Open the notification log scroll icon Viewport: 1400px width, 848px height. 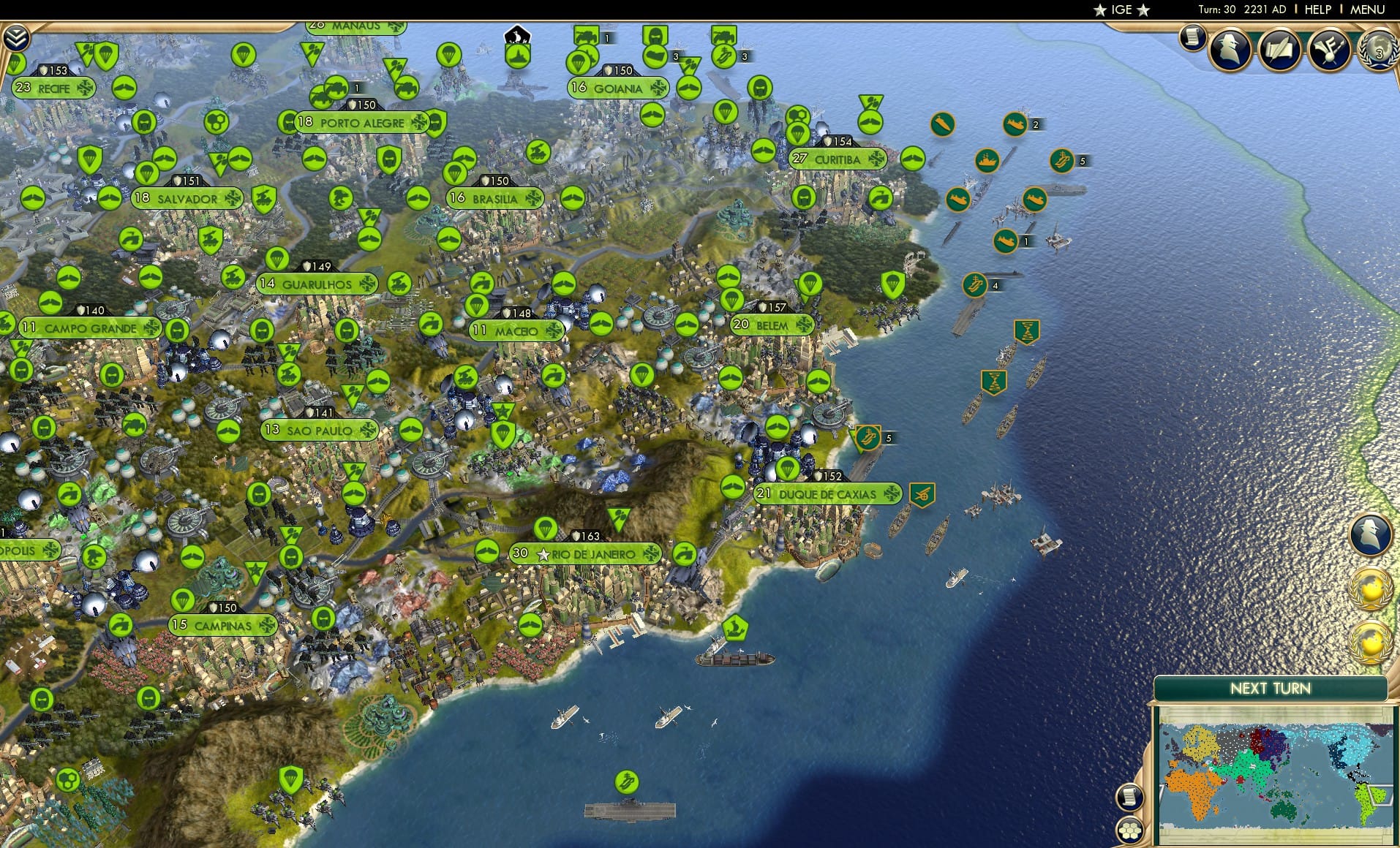click(1194, 38)
